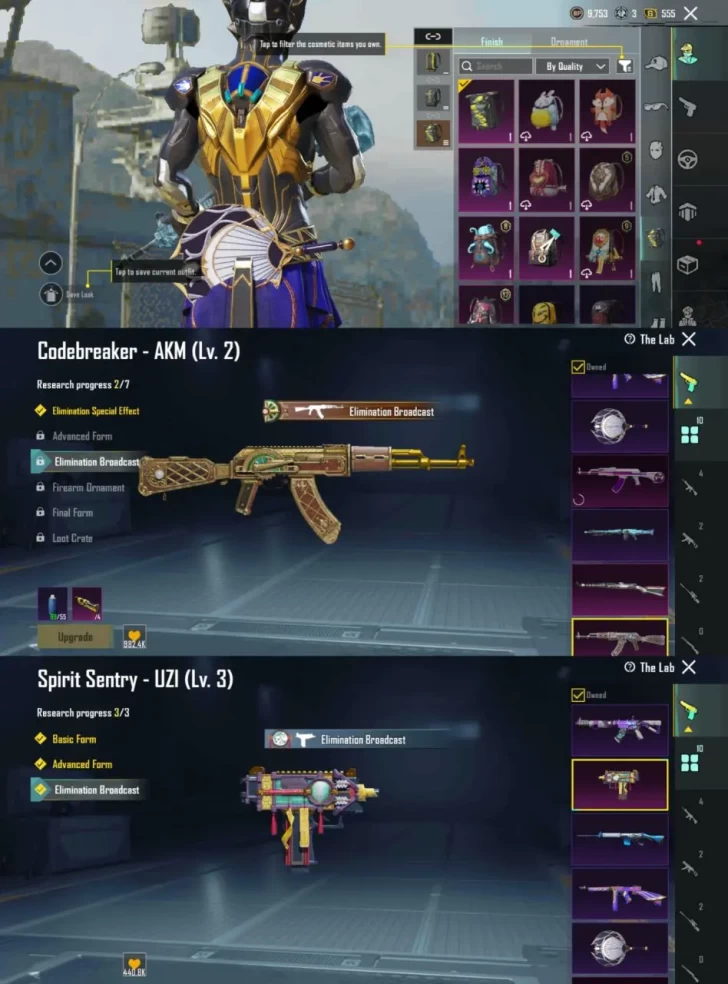728x984 pixels.
Task: View the locked Firearm Ornament stage
Action: click(x=88, y=488)
